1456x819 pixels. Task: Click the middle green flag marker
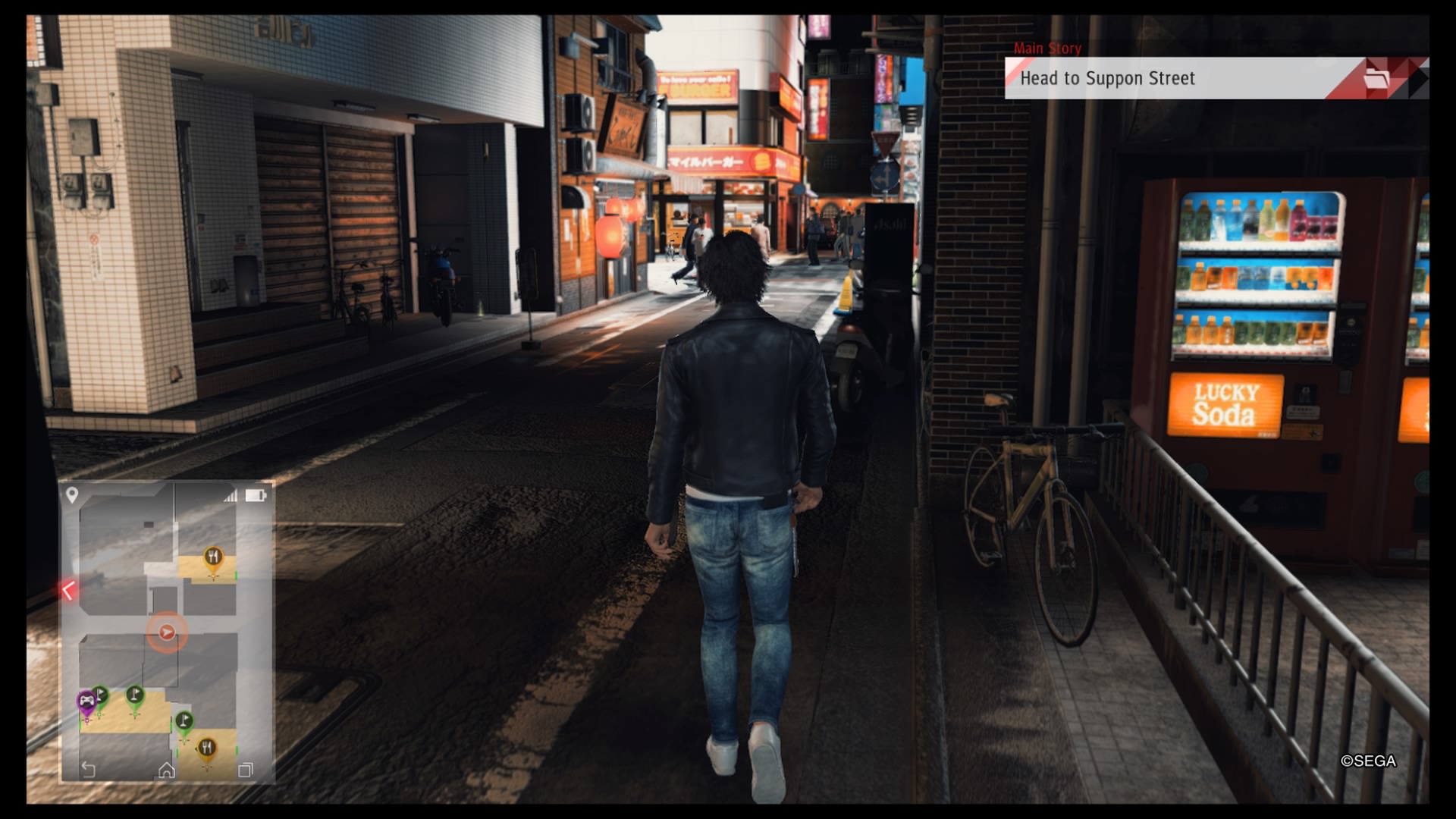click(x=134, y=694)
